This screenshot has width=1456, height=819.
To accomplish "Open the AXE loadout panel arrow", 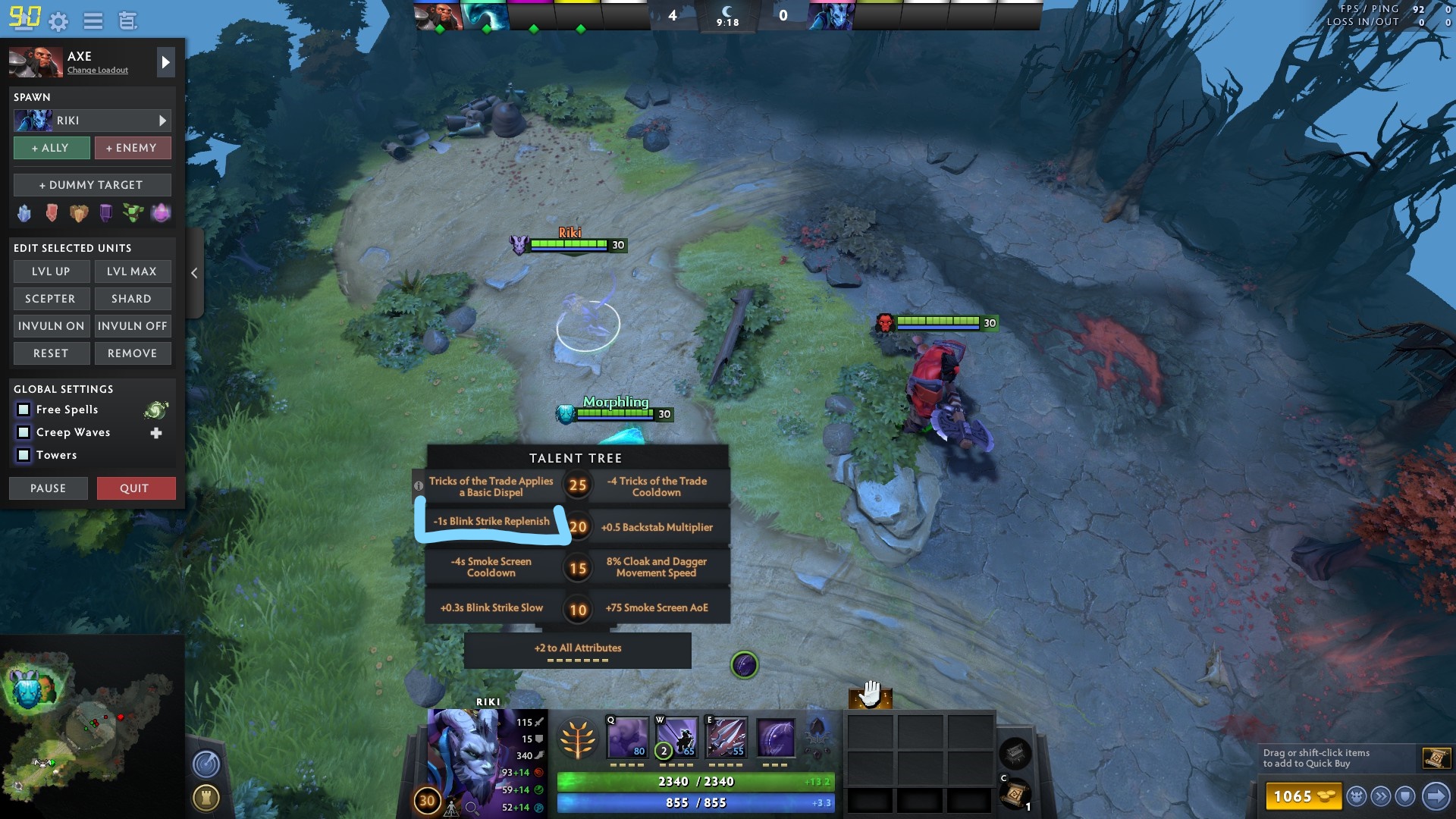I will pos(165,62).
